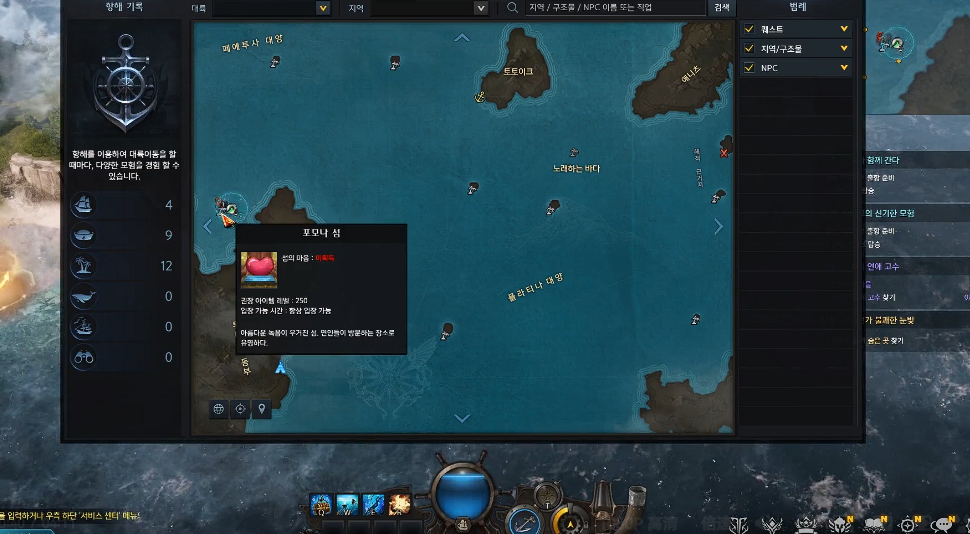This screenshot has width=970, height=534.
Task: Center the map with the crosshair button
Action: click(x=240, y=409)
